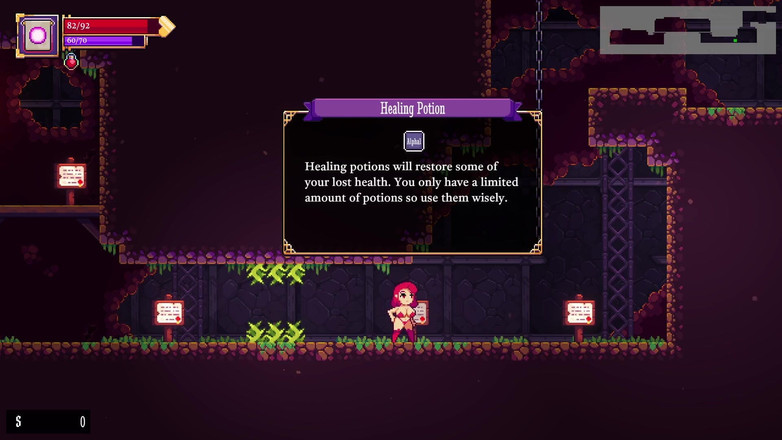Click the glowing pink orb spell icon
782x440 pixels.
coord(39,35)
